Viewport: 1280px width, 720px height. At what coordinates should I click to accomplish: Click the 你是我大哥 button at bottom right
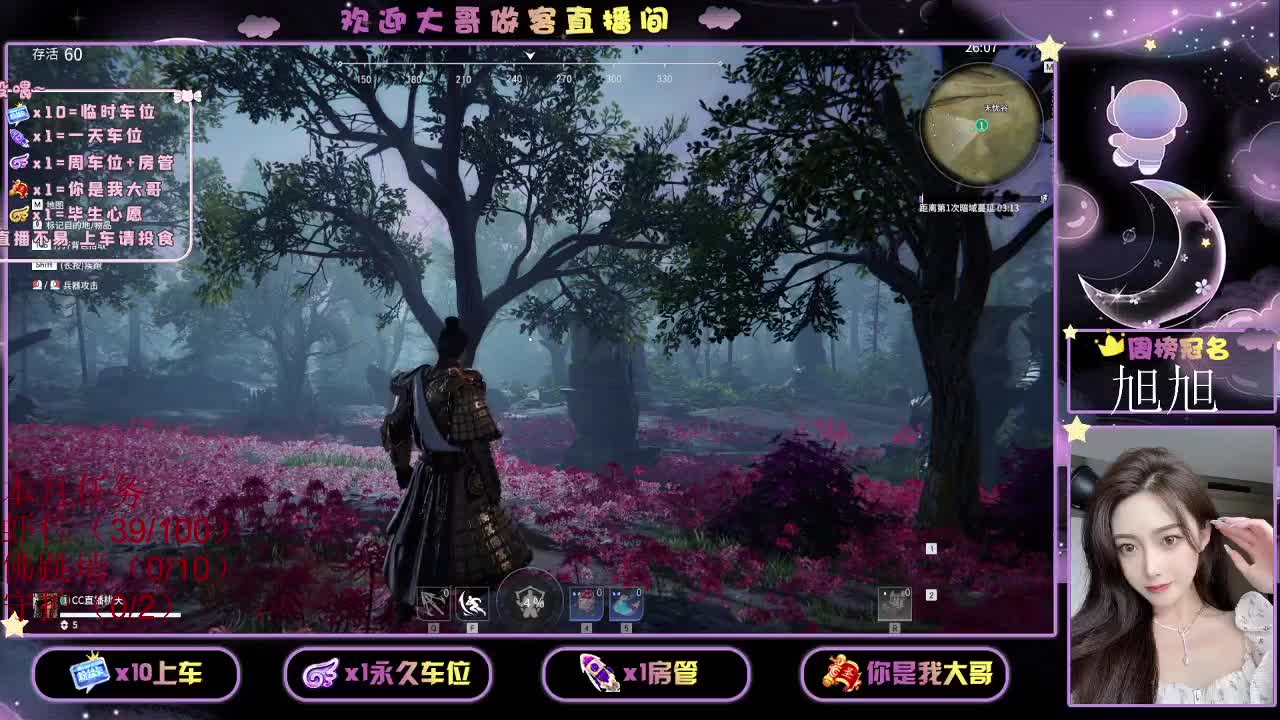click(905, 674)
